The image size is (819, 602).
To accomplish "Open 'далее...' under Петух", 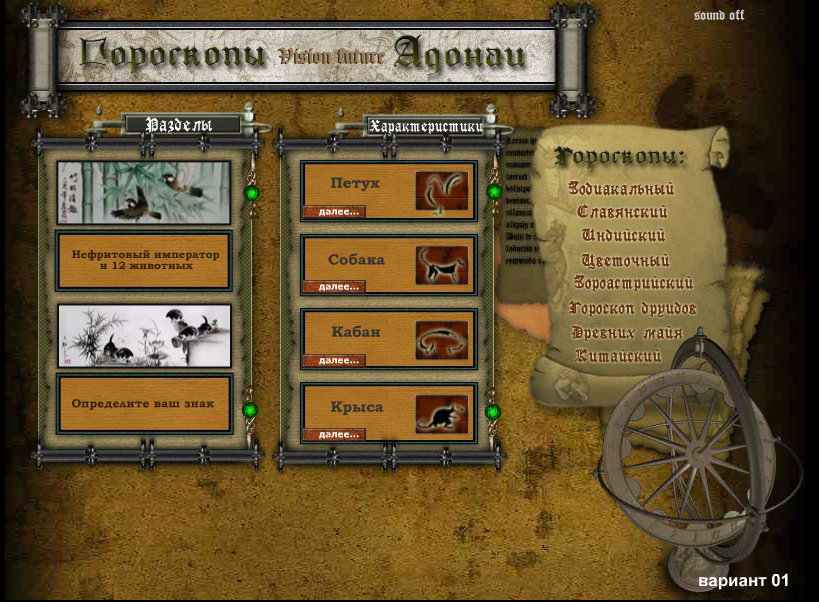I will (x=333, y=212).
